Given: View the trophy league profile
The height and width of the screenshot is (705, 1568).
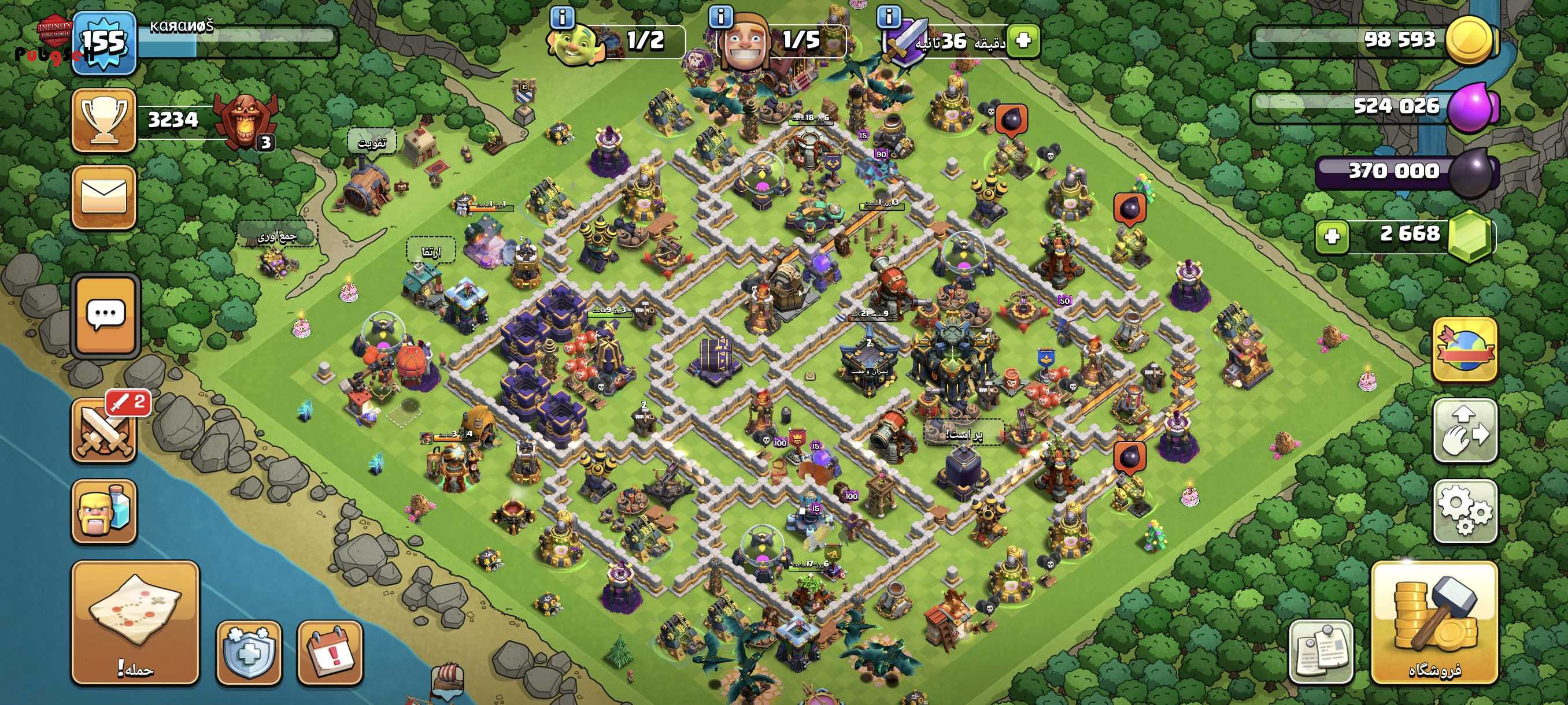Looking at the screenshot, I should pyautogui.click(x=104, y=120).
